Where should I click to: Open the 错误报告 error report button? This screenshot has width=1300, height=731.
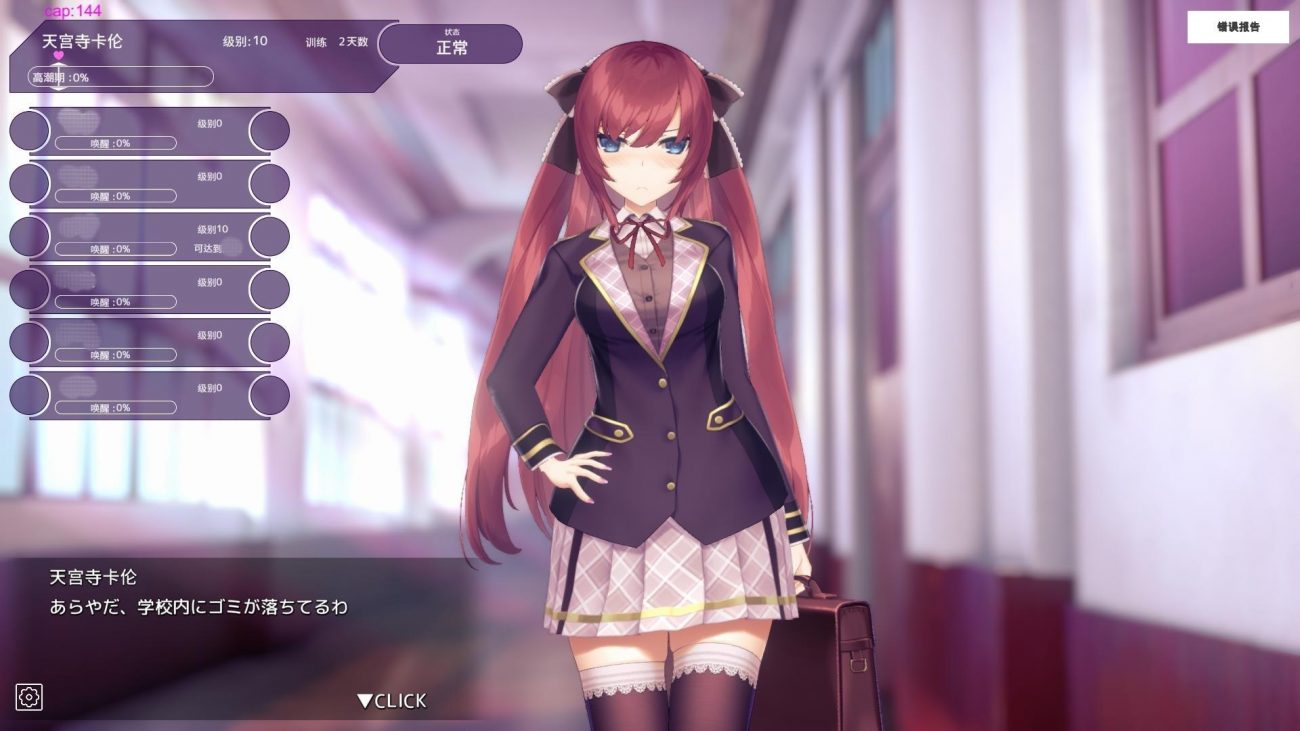(1237, 27)
